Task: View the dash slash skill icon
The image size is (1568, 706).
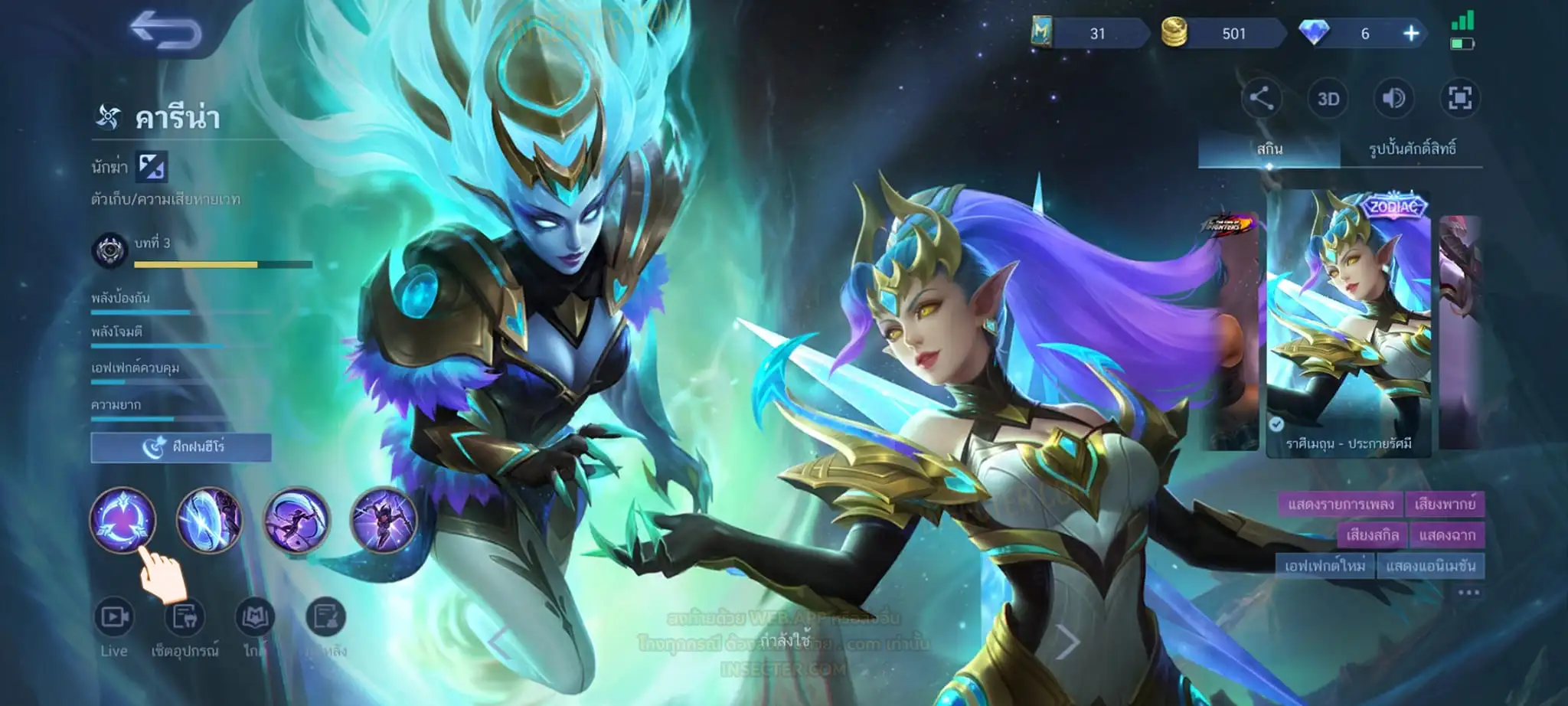Action: 296,520
